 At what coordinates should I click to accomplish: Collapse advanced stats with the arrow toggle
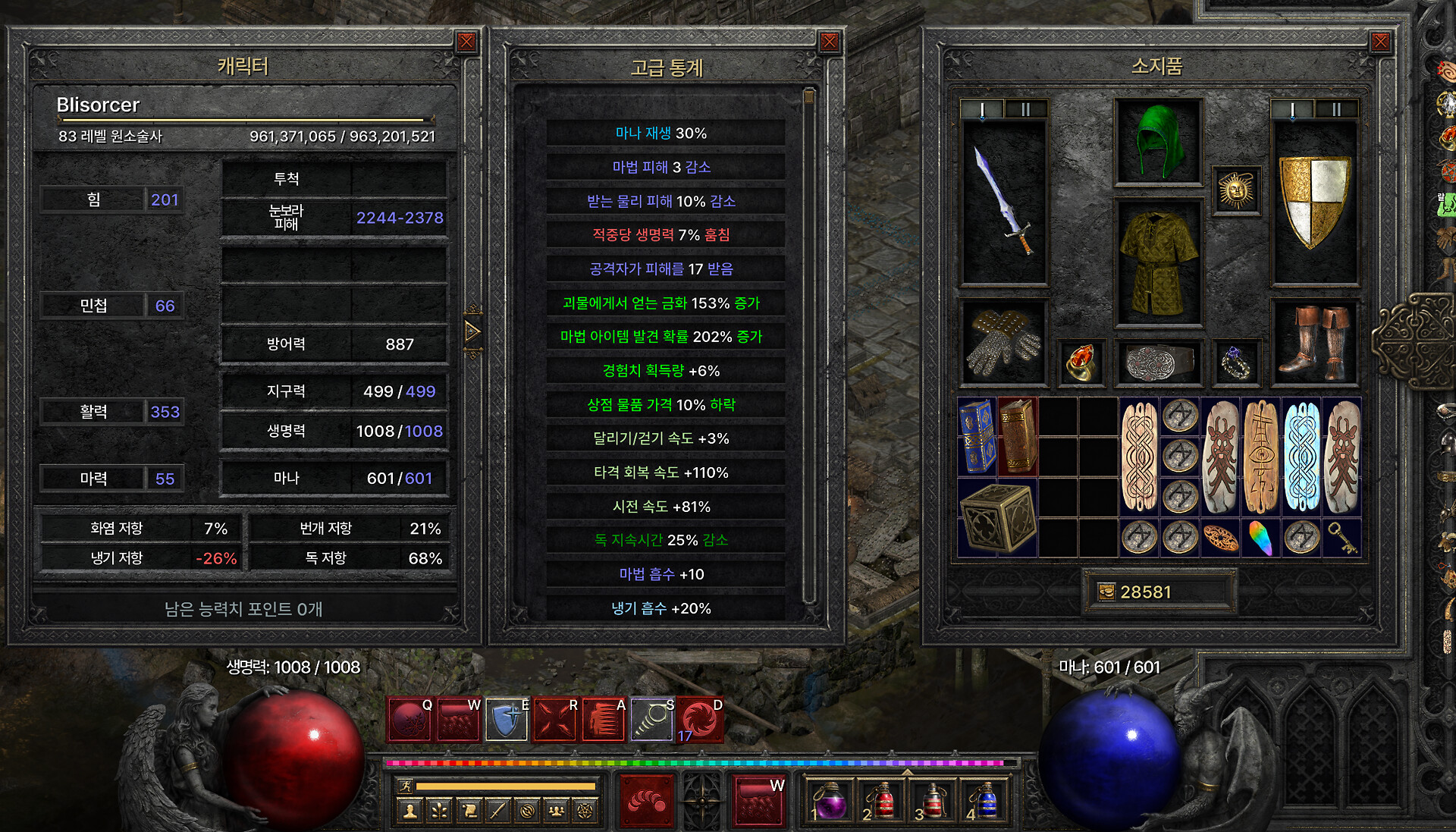point(472,331)
